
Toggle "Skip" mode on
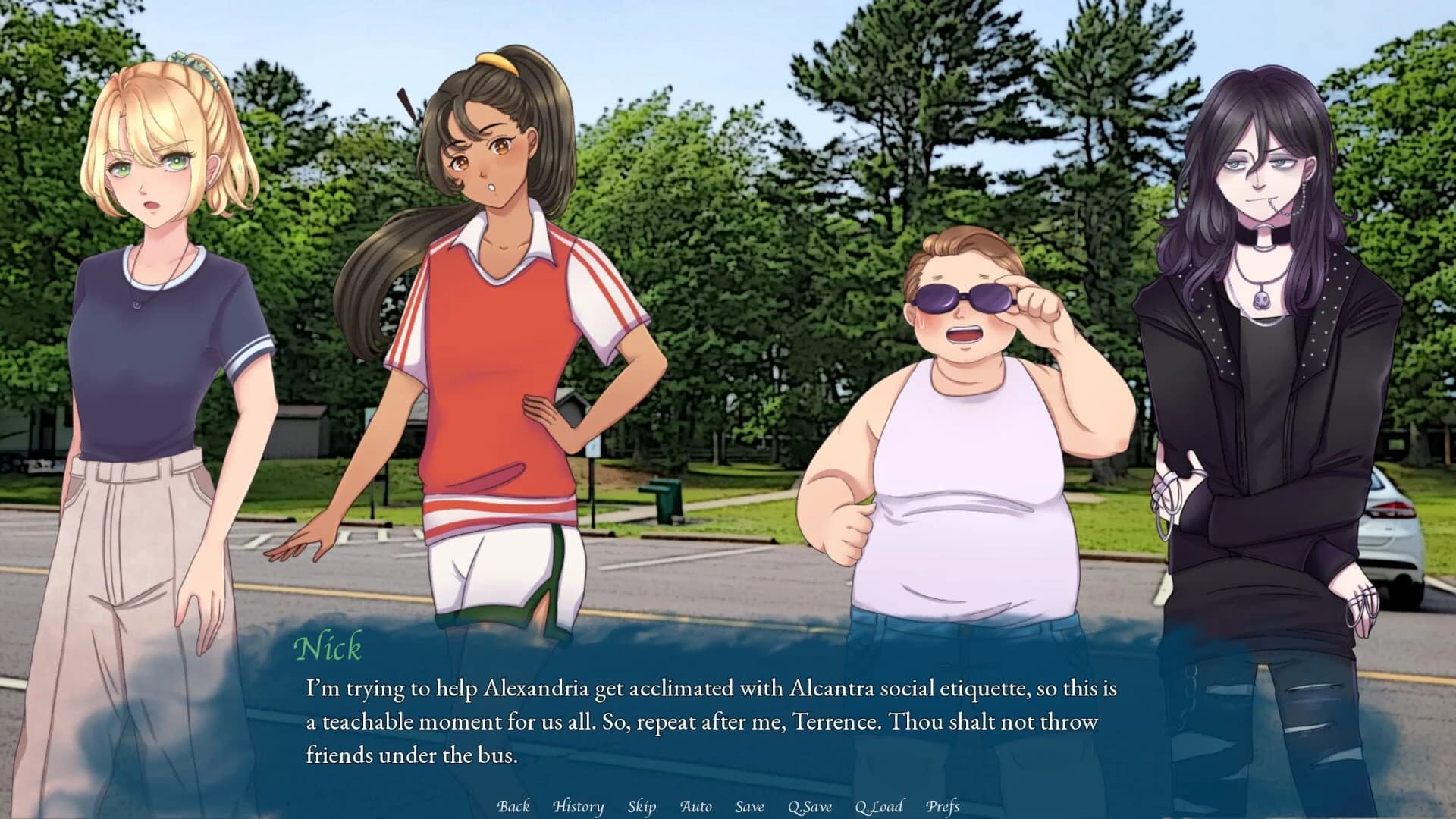pos(642,807)
